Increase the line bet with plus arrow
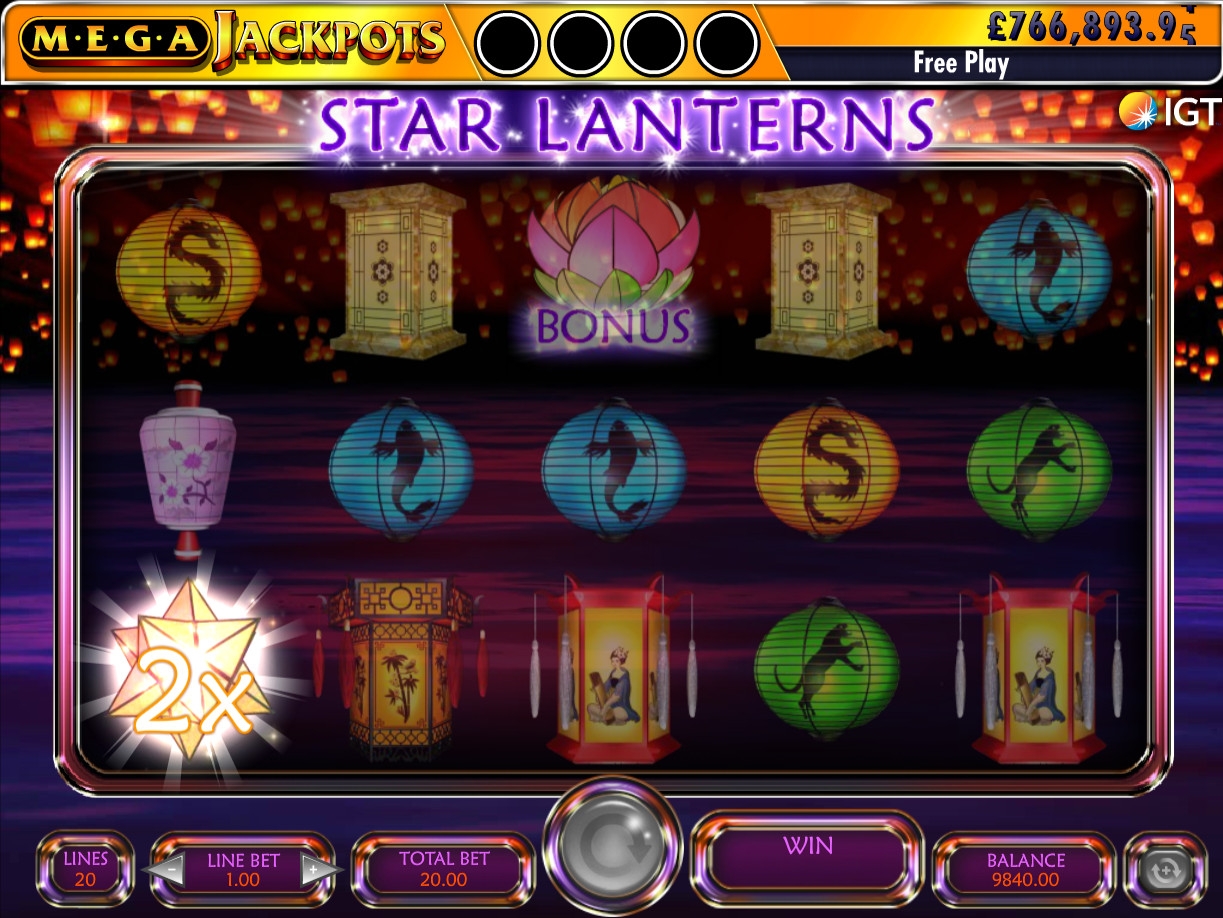This screenshot has height=918, width=1223. 314,868
